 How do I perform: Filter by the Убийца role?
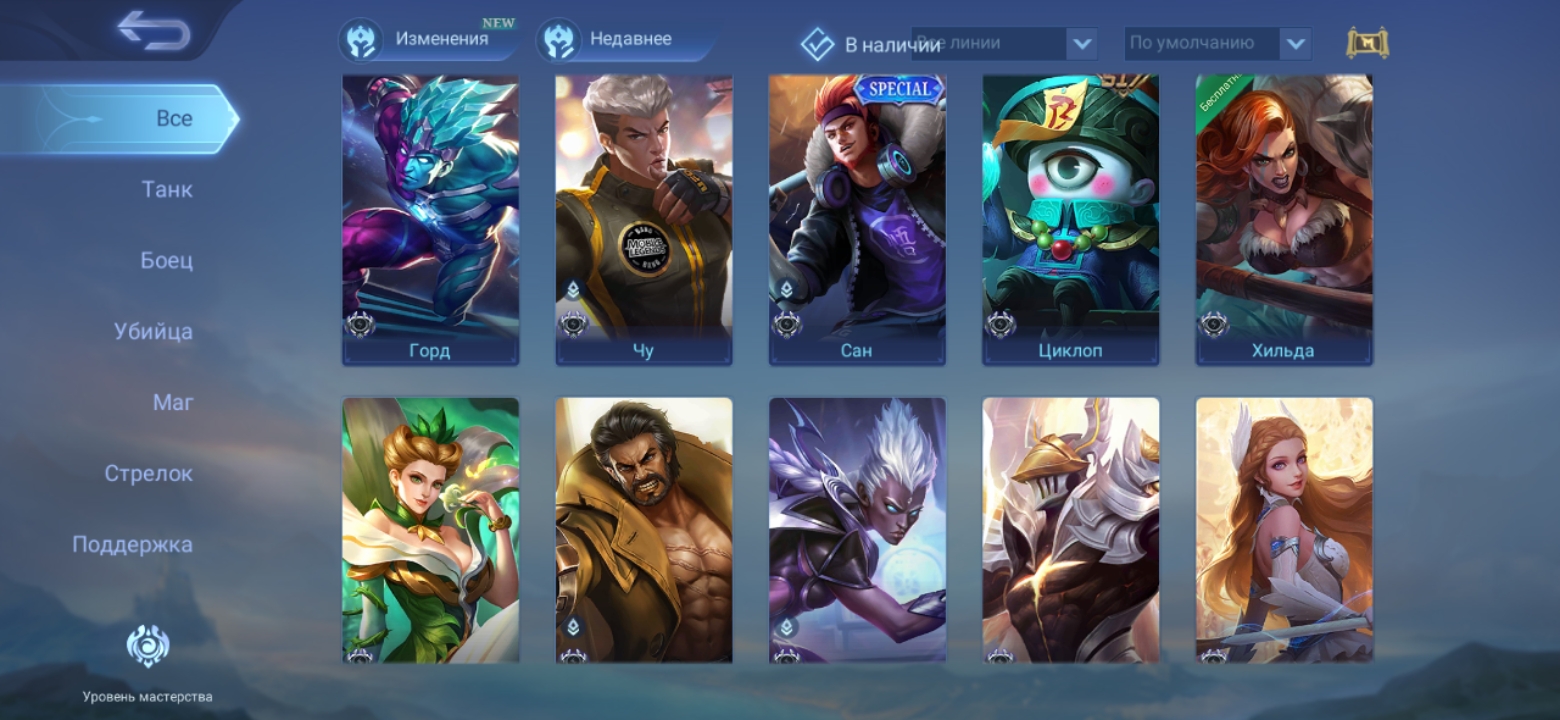(153, 331)
